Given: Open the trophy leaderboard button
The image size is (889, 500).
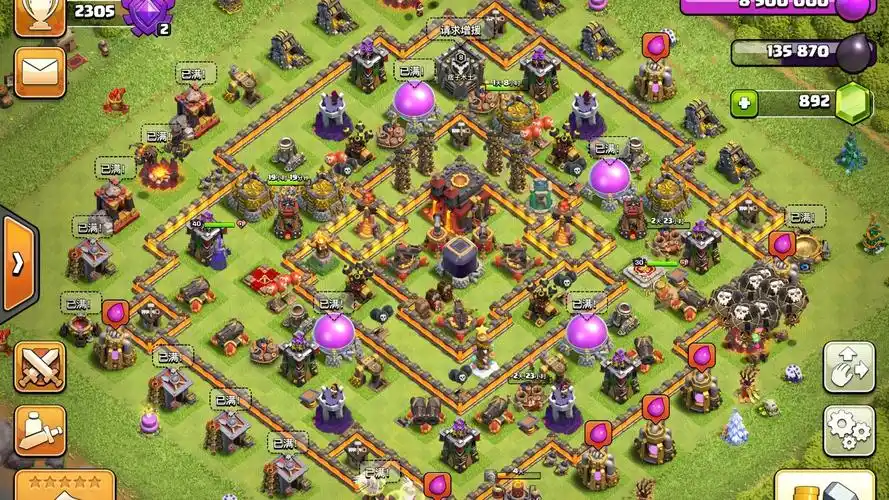Looking at the screenshot, I should click(x=39, y=16).
